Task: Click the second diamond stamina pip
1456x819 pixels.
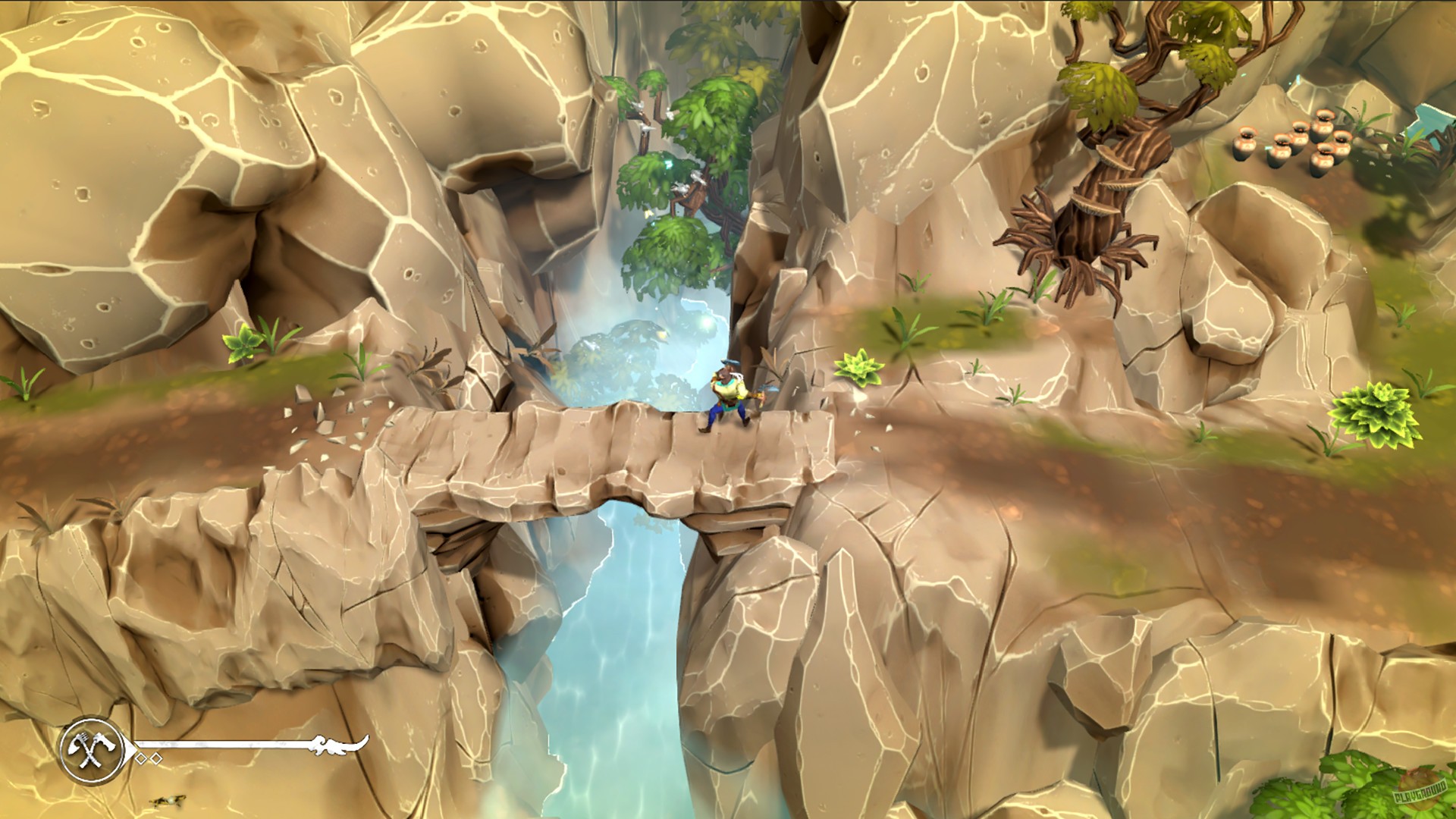Action: 156,758
